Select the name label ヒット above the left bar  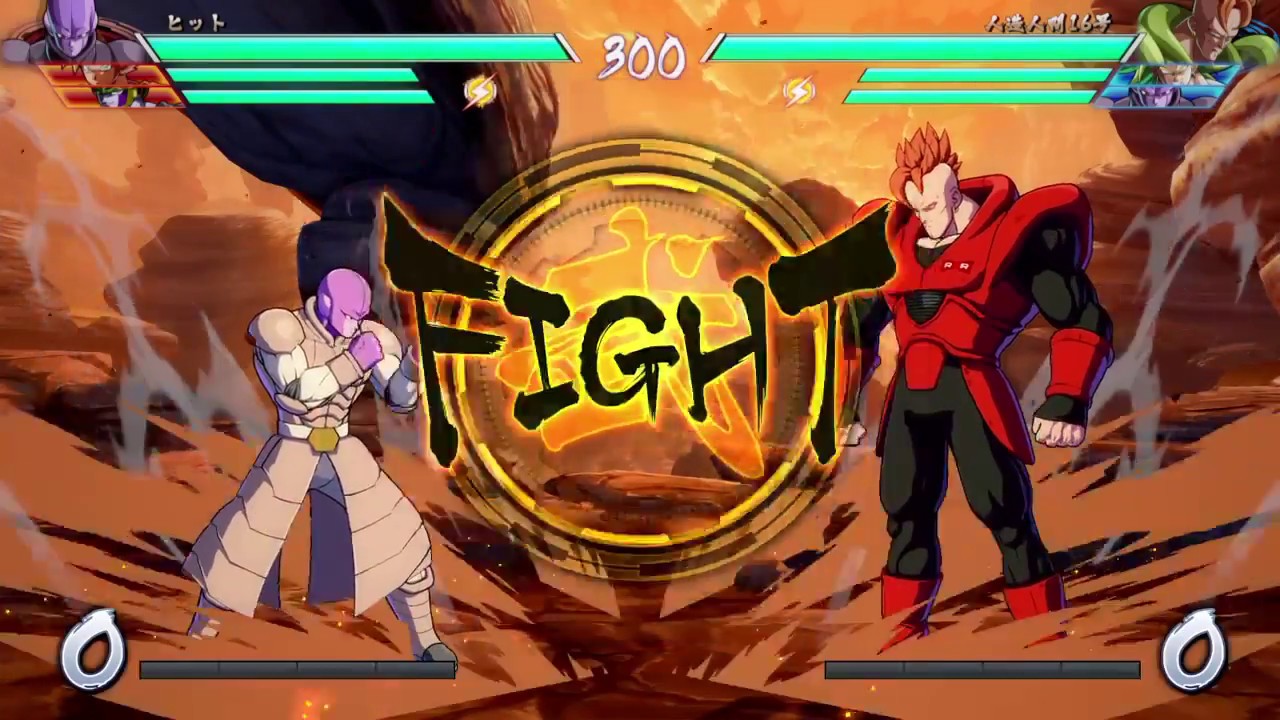pos(196,22)
